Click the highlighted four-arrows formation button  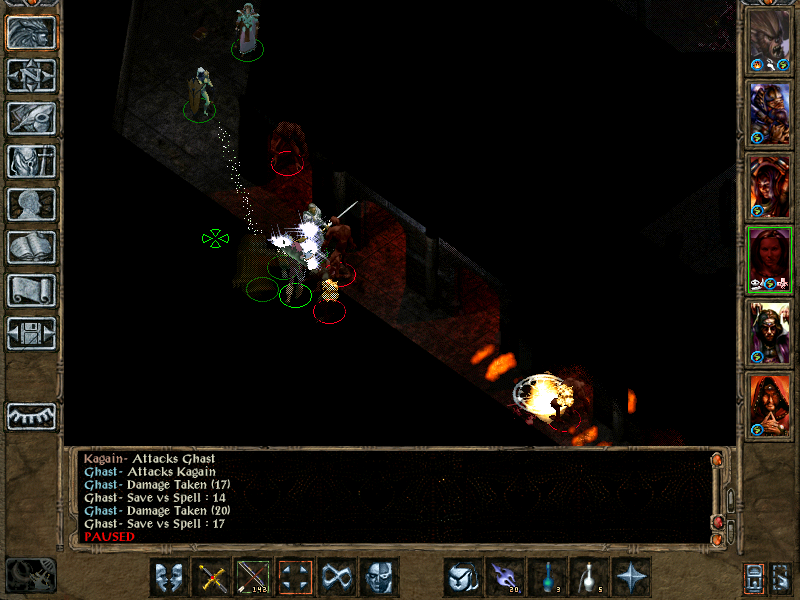click(296, 577)
